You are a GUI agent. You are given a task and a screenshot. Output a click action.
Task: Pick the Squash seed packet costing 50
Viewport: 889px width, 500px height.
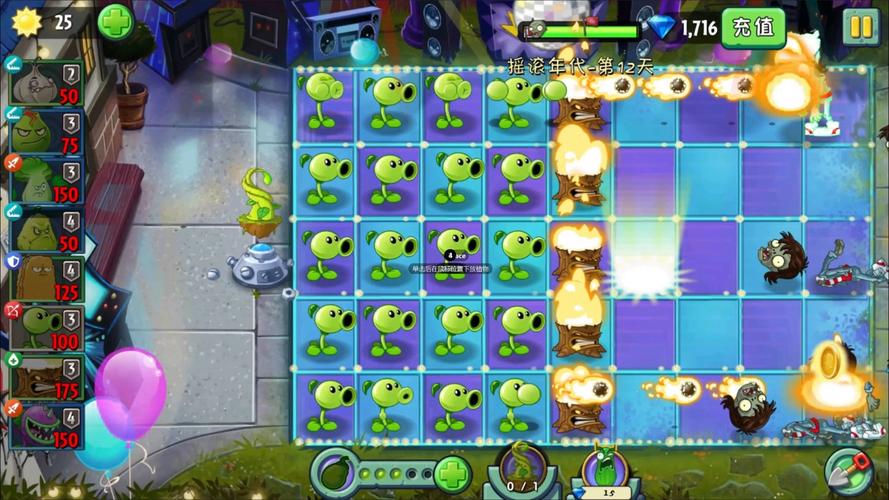[45, 230]
